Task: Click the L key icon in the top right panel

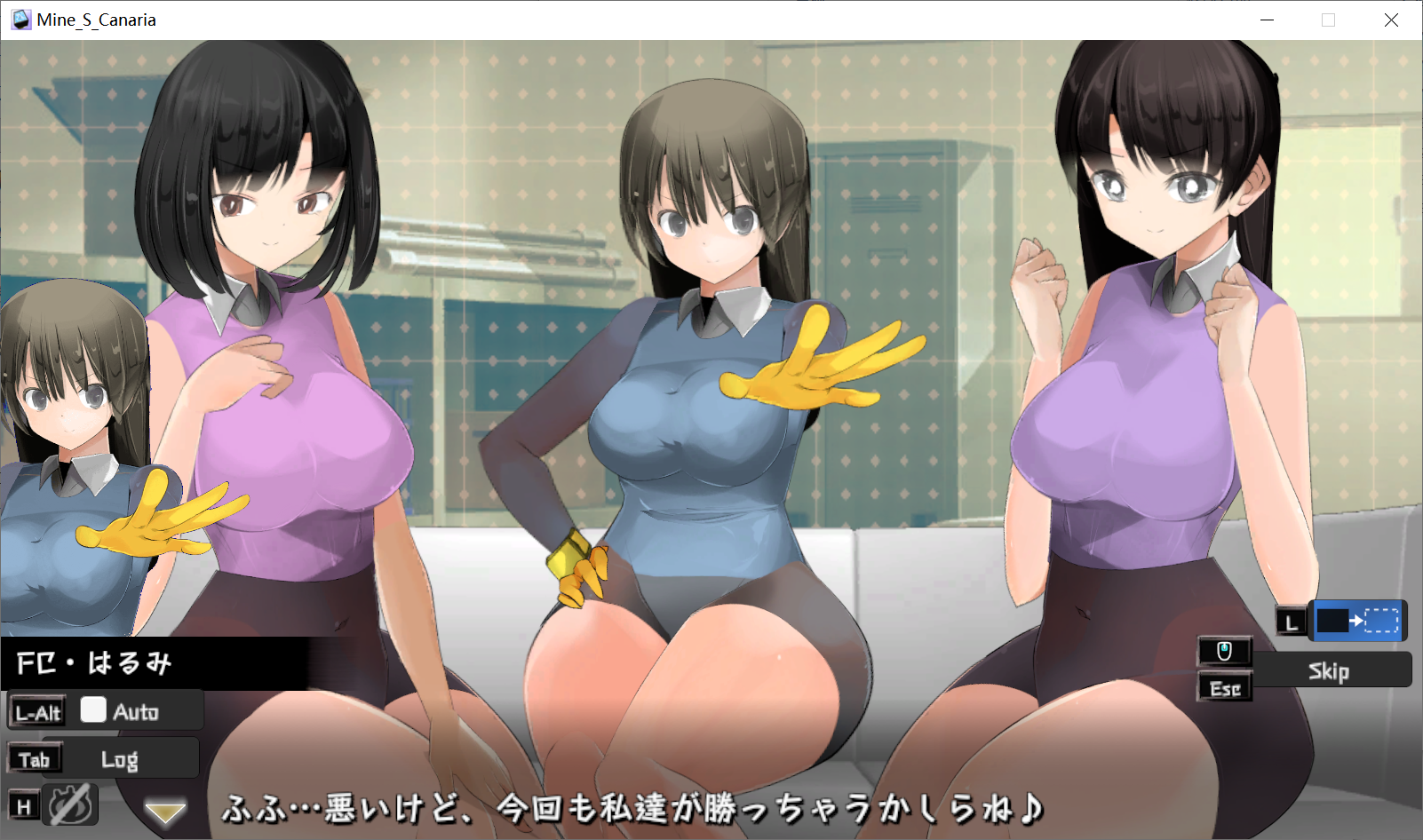Action: (1291, 622)
